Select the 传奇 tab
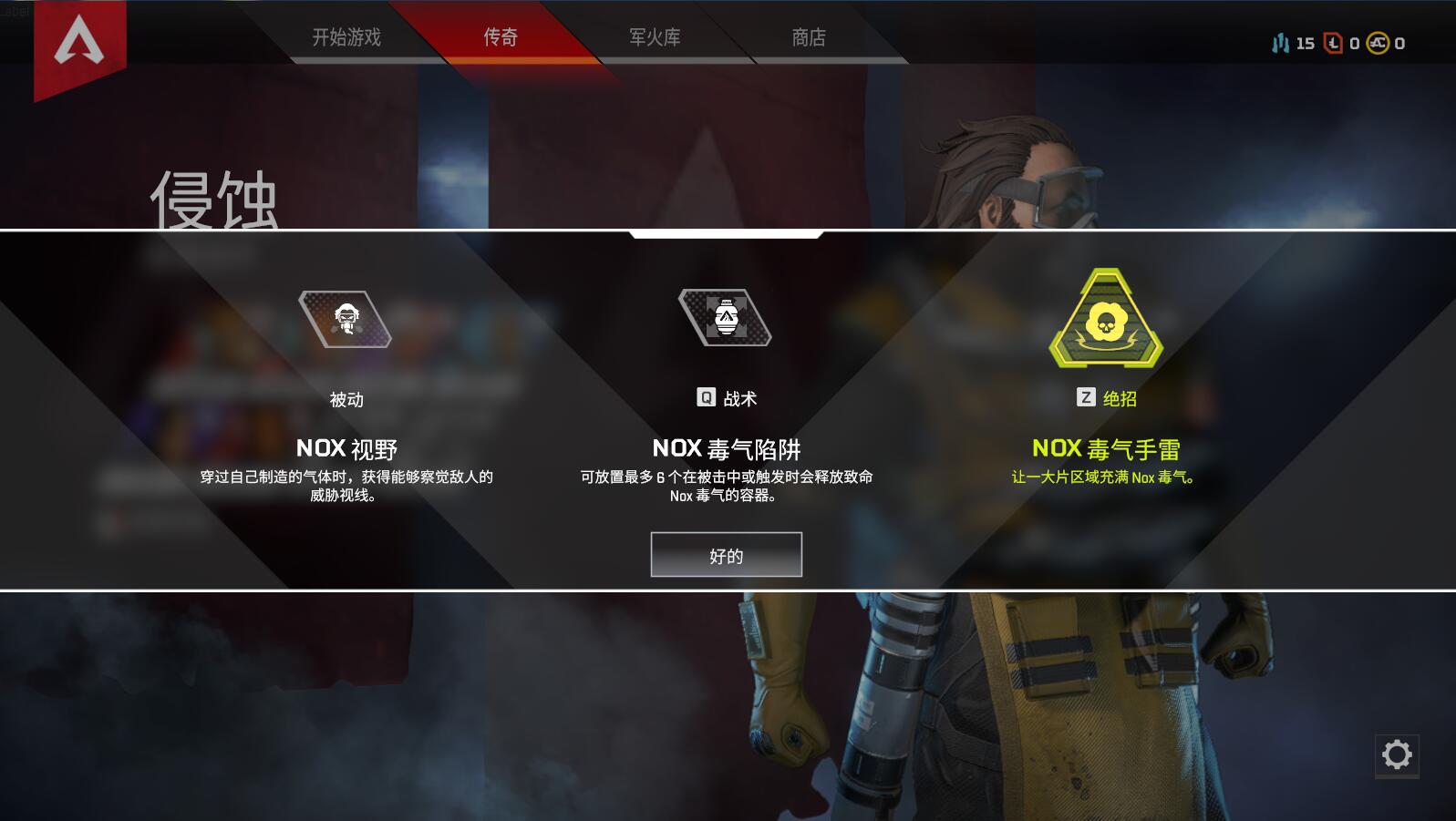Viewport: 1456px width, 821px height. 501,37
